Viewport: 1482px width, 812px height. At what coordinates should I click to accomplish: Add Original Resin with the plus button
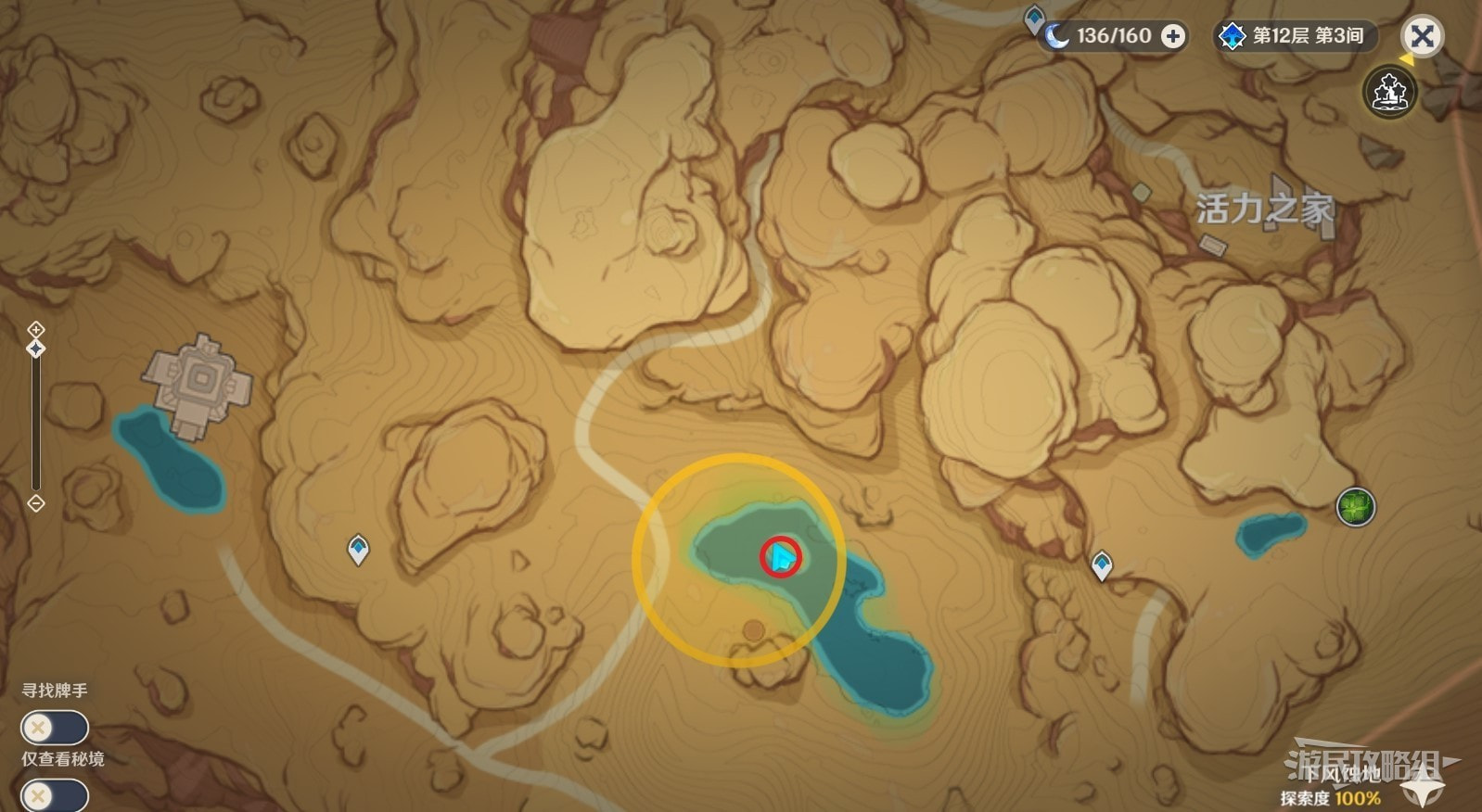click(x=1173, y=36)
